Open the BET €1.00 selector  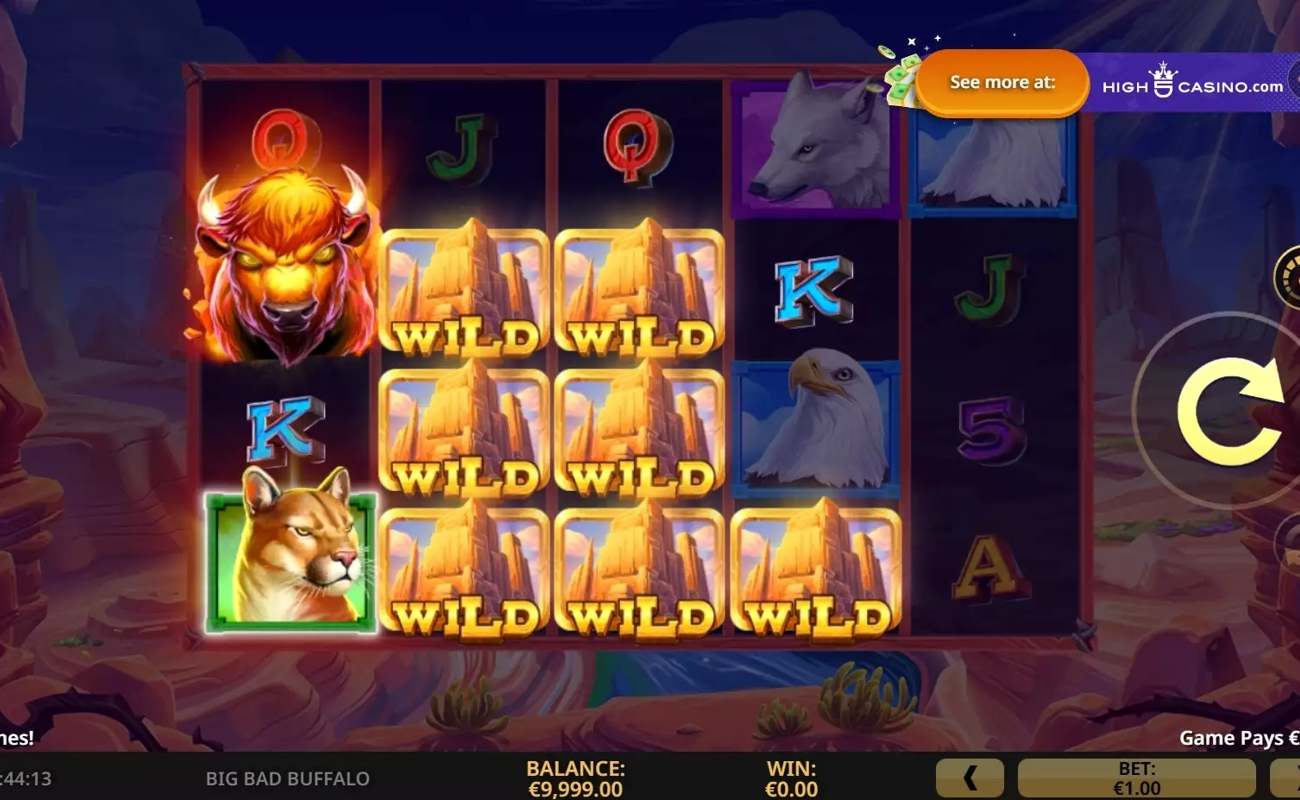[x=1136, y=778]
